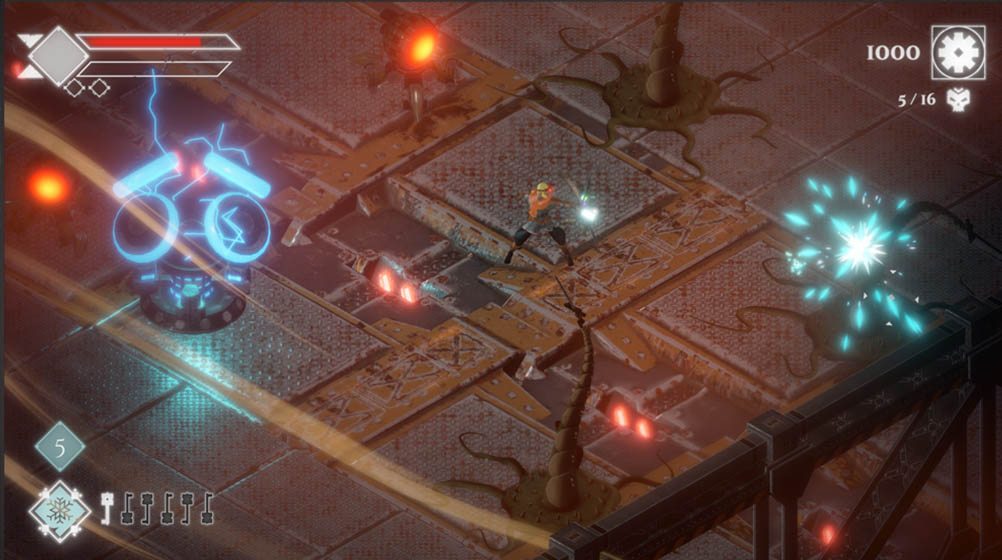Viewport: 1002px width, 560px height.
Task: Click the diamond badge showing 5
Action: [x=60, y=446]
